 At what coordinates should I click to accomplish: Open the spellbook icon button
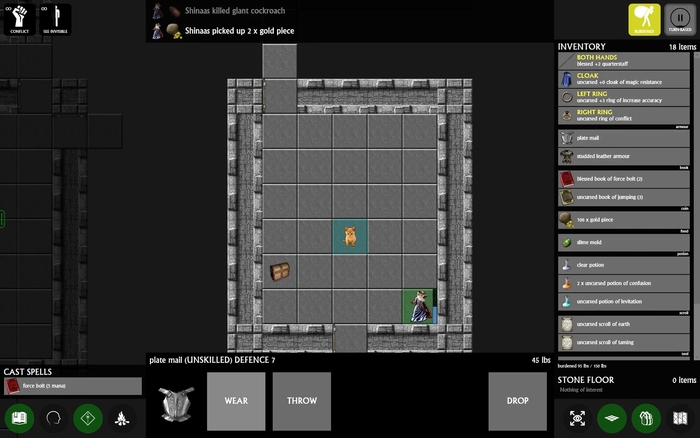coord(18,417)
